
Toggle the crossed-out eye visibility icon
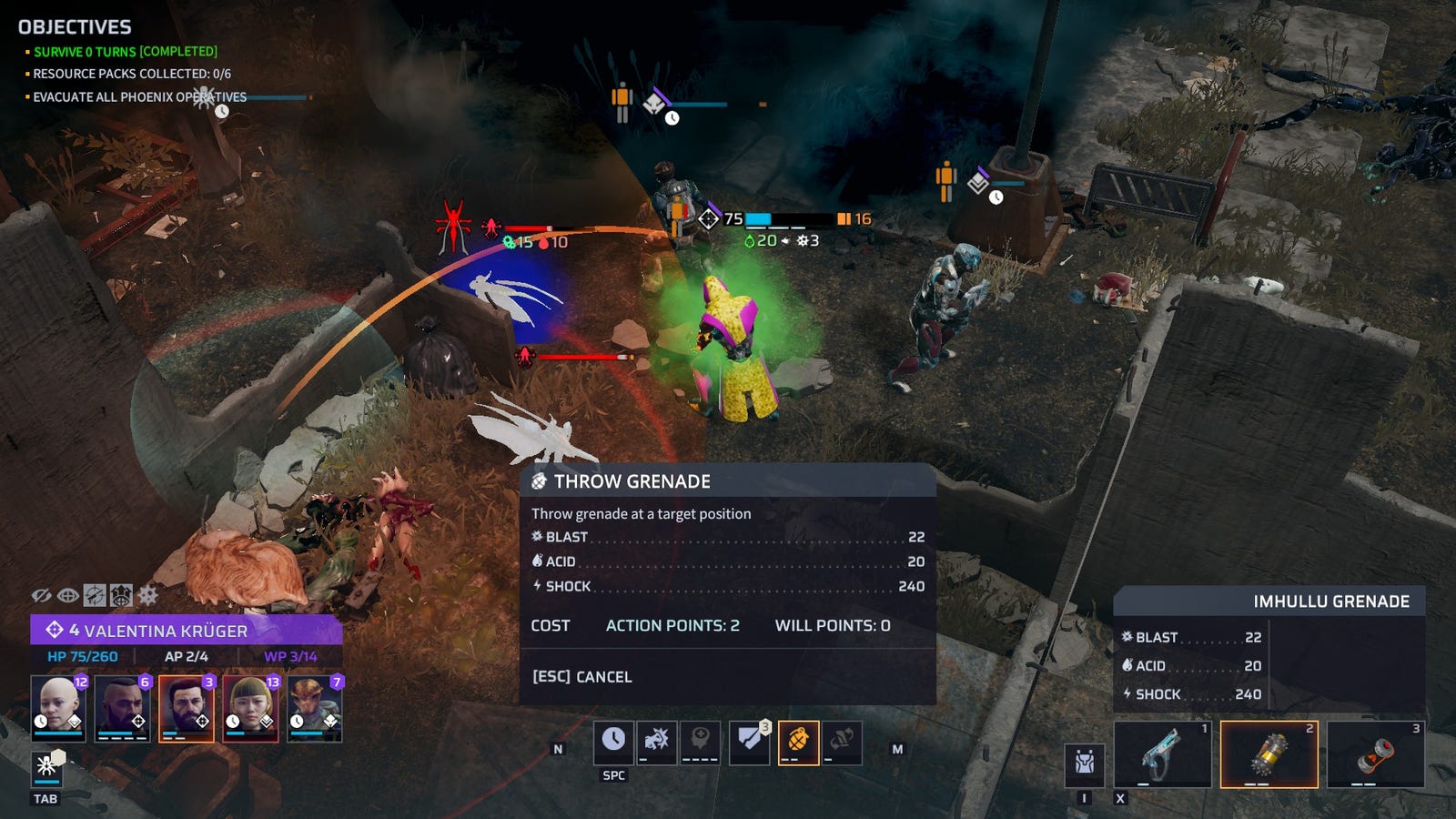click(41, 596)
